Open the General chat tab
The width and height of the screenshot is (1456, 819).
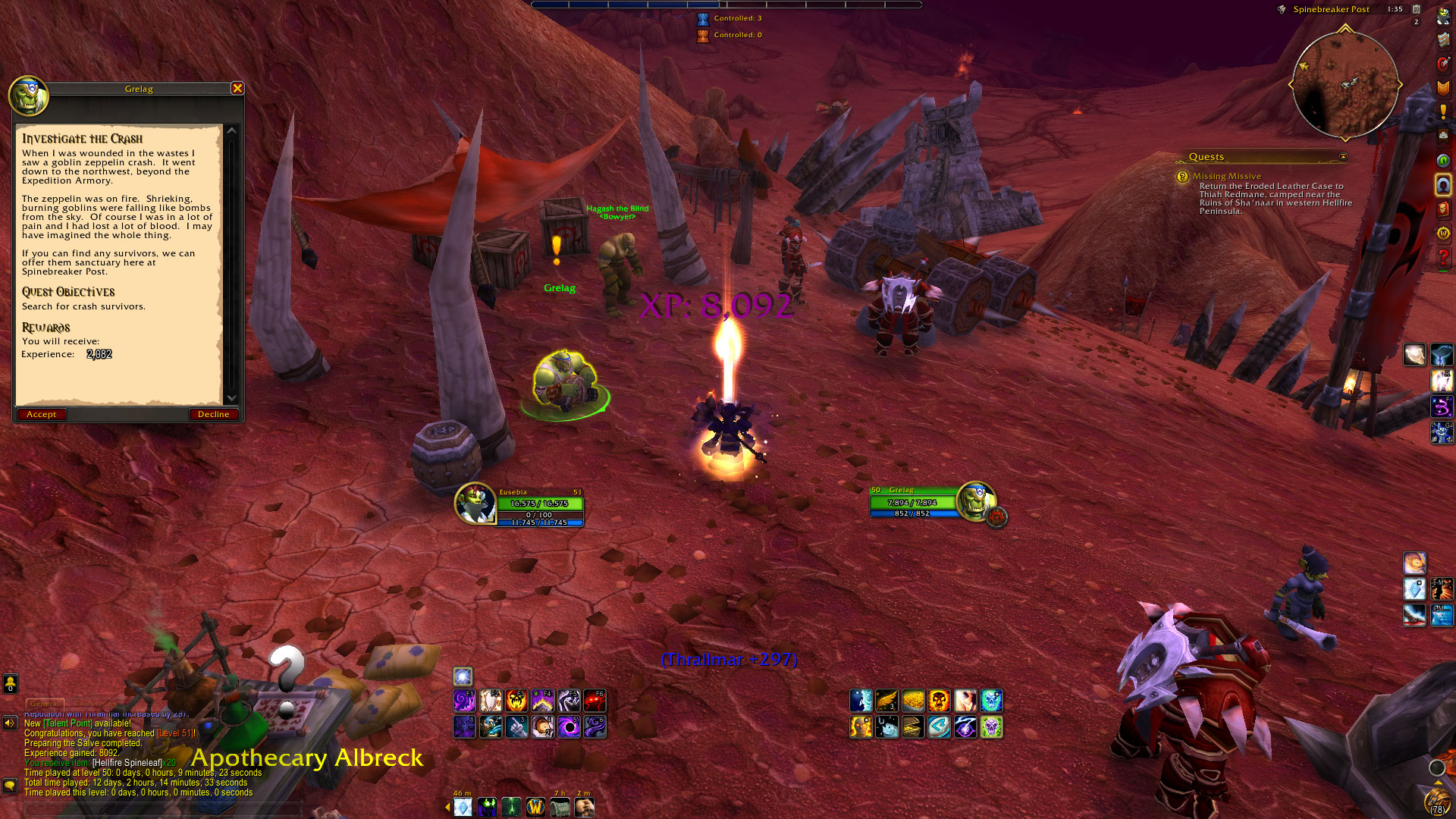click(45, 704)
